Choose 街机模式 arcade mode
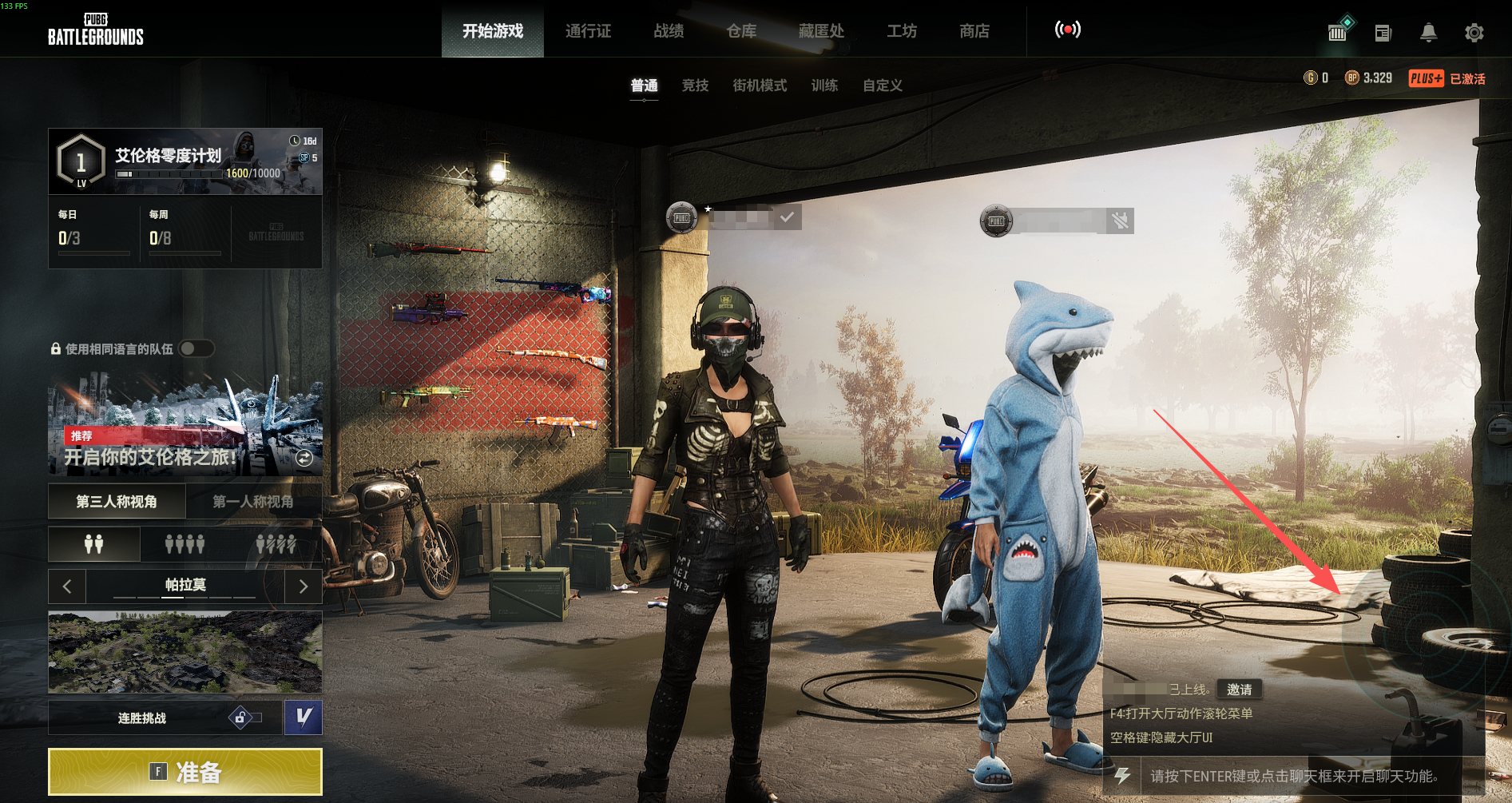 (760, 85)
